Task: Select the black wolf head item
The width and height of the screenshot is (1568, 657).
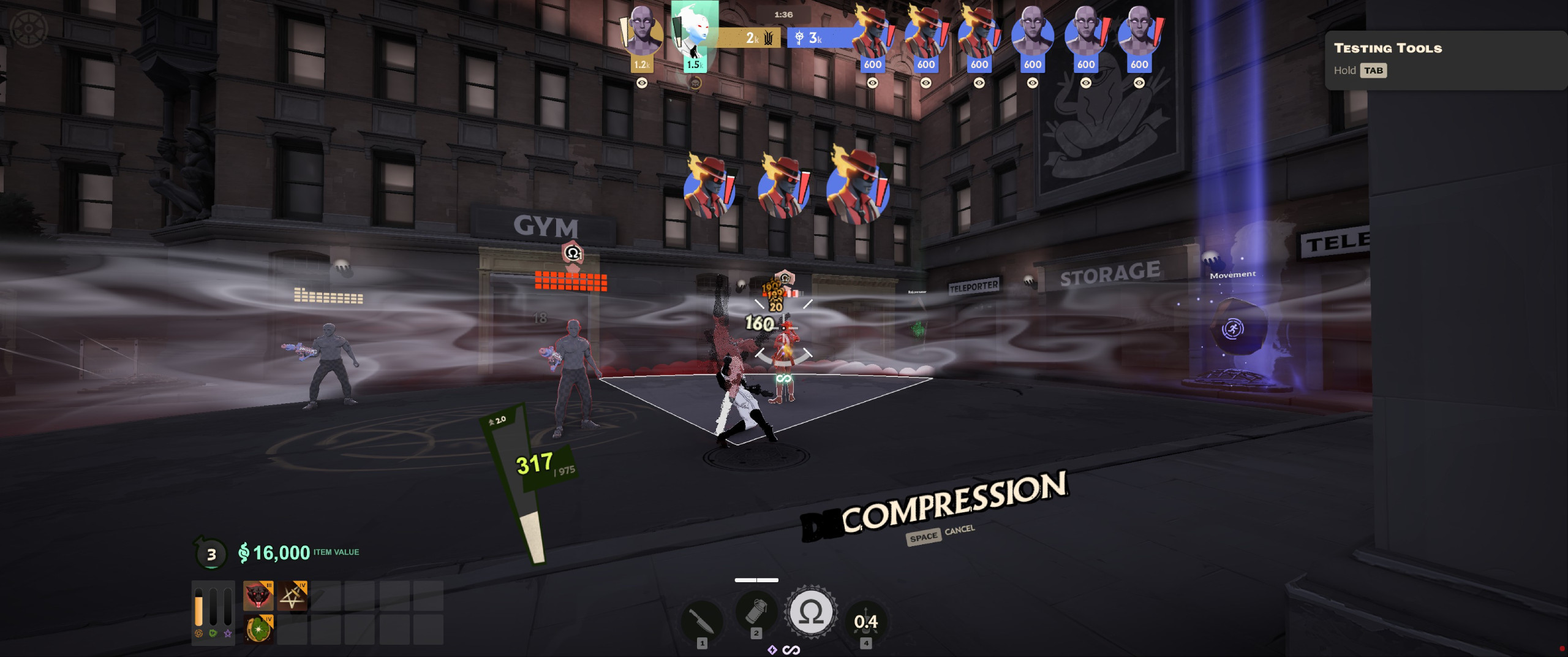Action: [x=258, y=596]
